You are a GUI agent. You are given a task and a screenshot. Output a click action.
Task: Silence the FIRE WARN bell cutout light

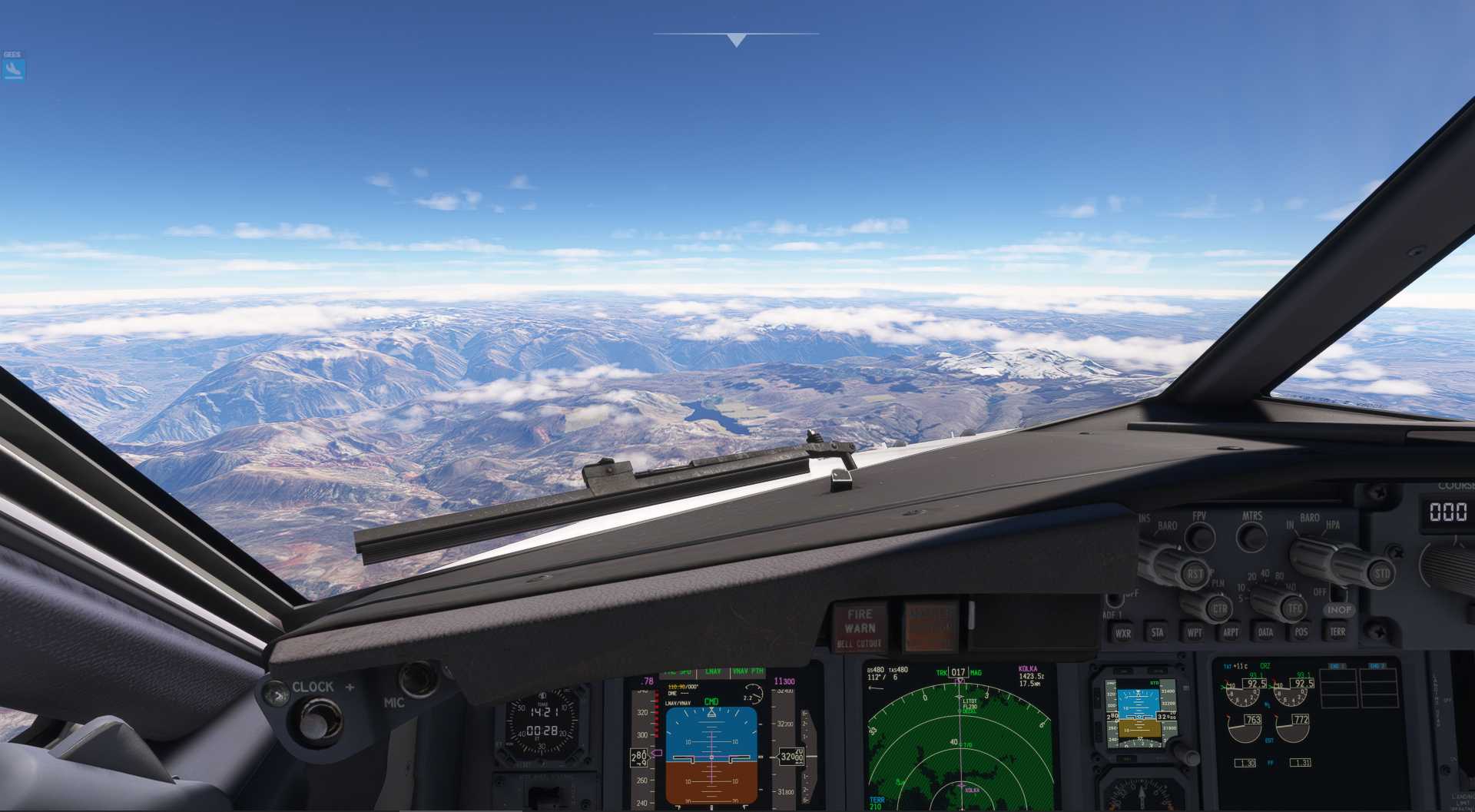pyautogui.click(x=859, y=627)
